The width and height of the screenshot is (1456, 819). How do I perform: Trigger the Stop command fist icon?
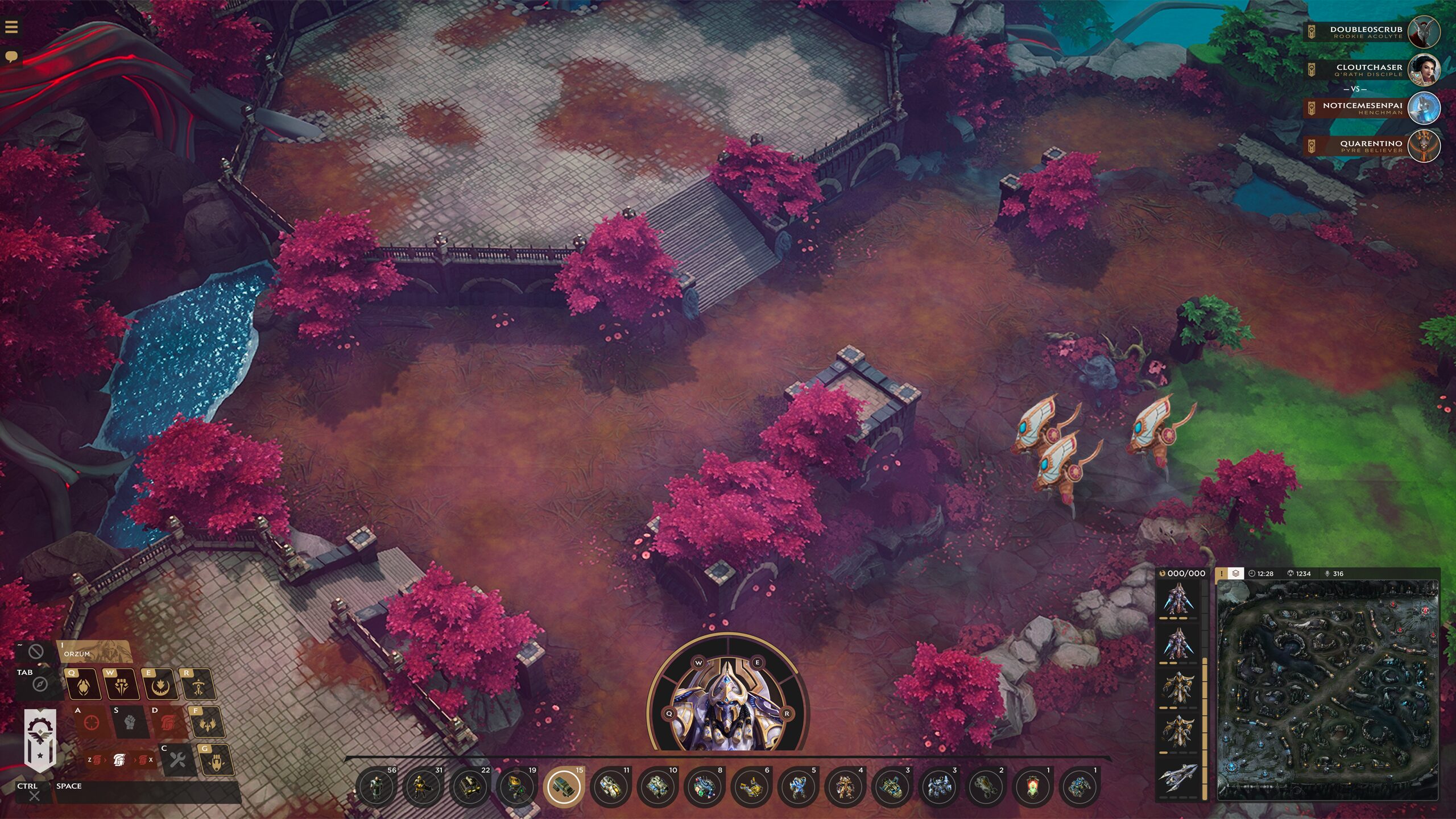(130, 721)
